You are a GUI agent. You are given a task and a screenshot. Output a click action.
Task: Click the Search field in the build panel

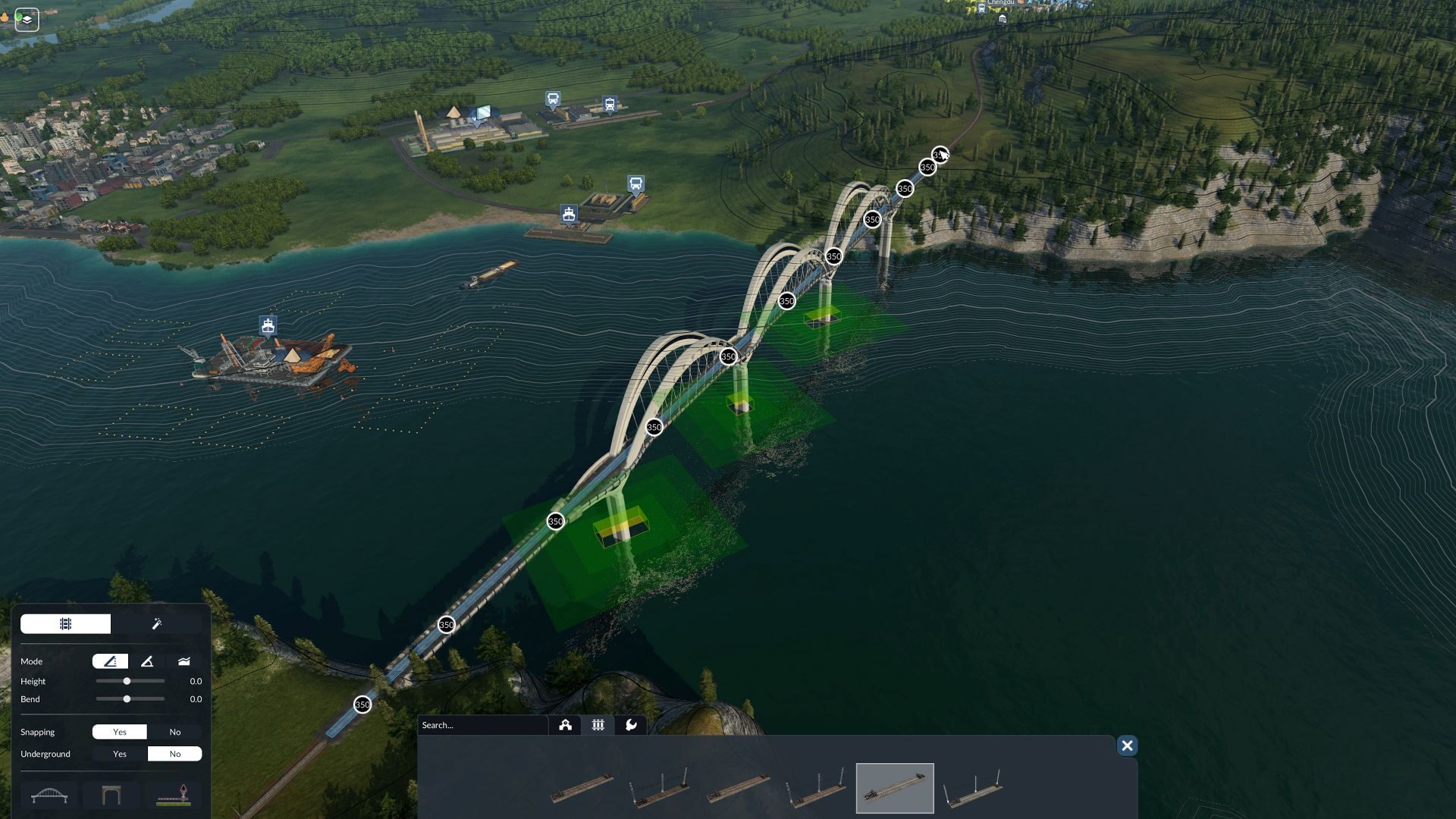(482, 725)
